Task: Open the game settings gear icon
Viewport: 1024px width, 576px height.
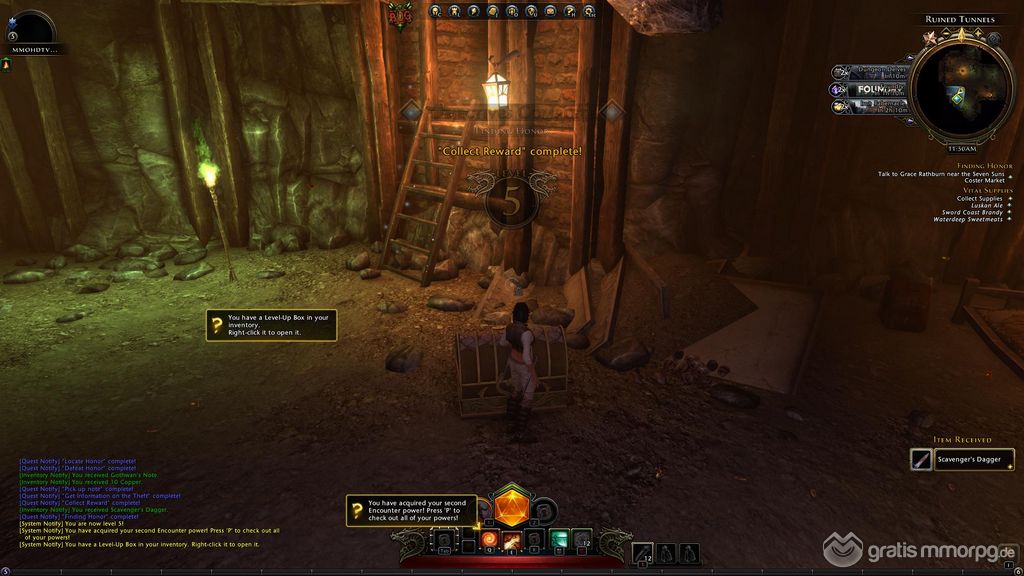Action: pos(589,12)
